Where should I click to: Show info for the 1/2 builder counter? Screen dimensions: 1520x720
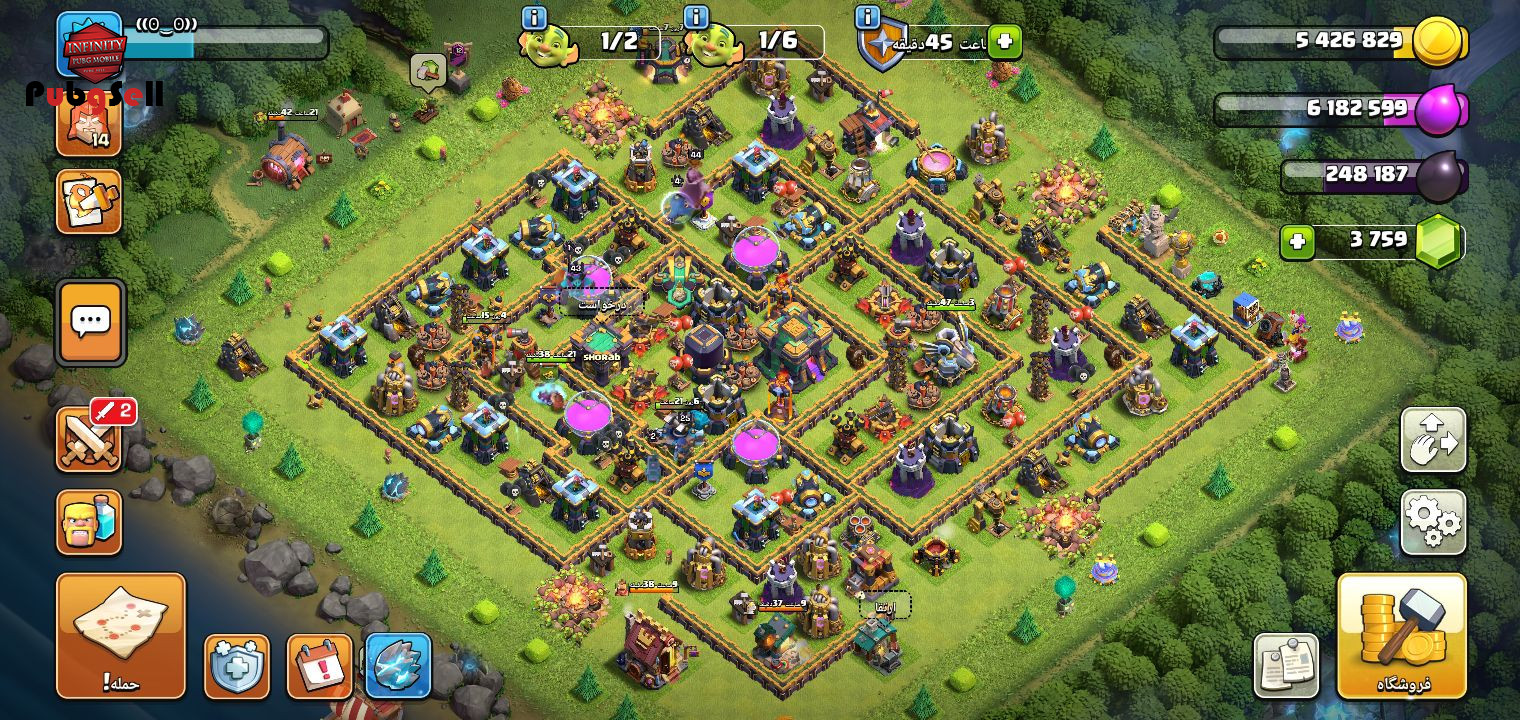click(x=535, y=17)
